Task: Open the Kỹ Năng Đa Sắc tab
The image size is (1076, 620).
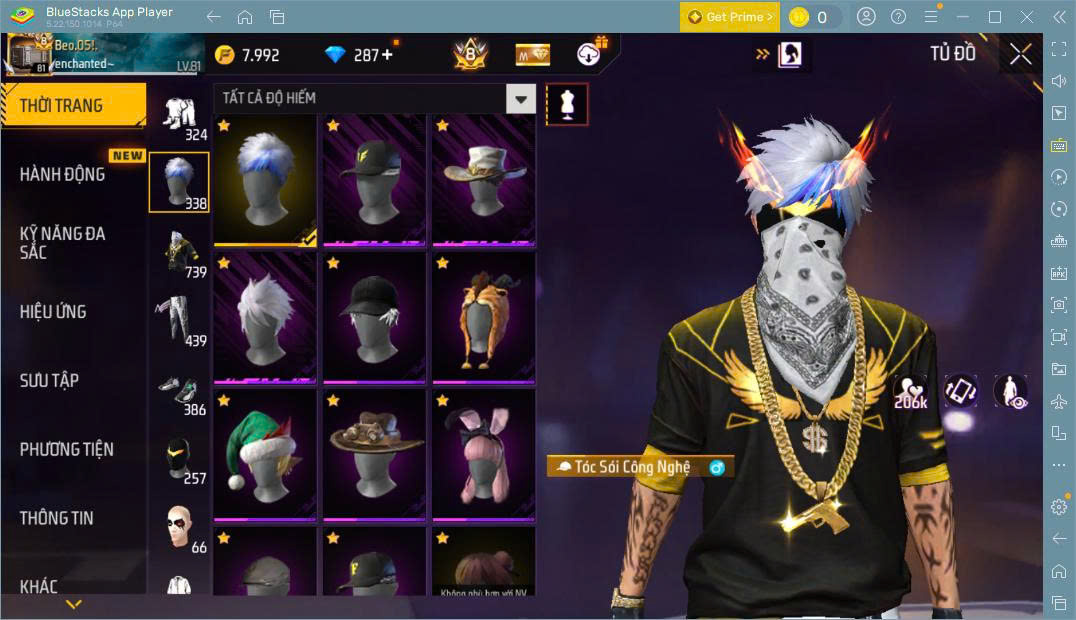Action: (x=62, y=243)
